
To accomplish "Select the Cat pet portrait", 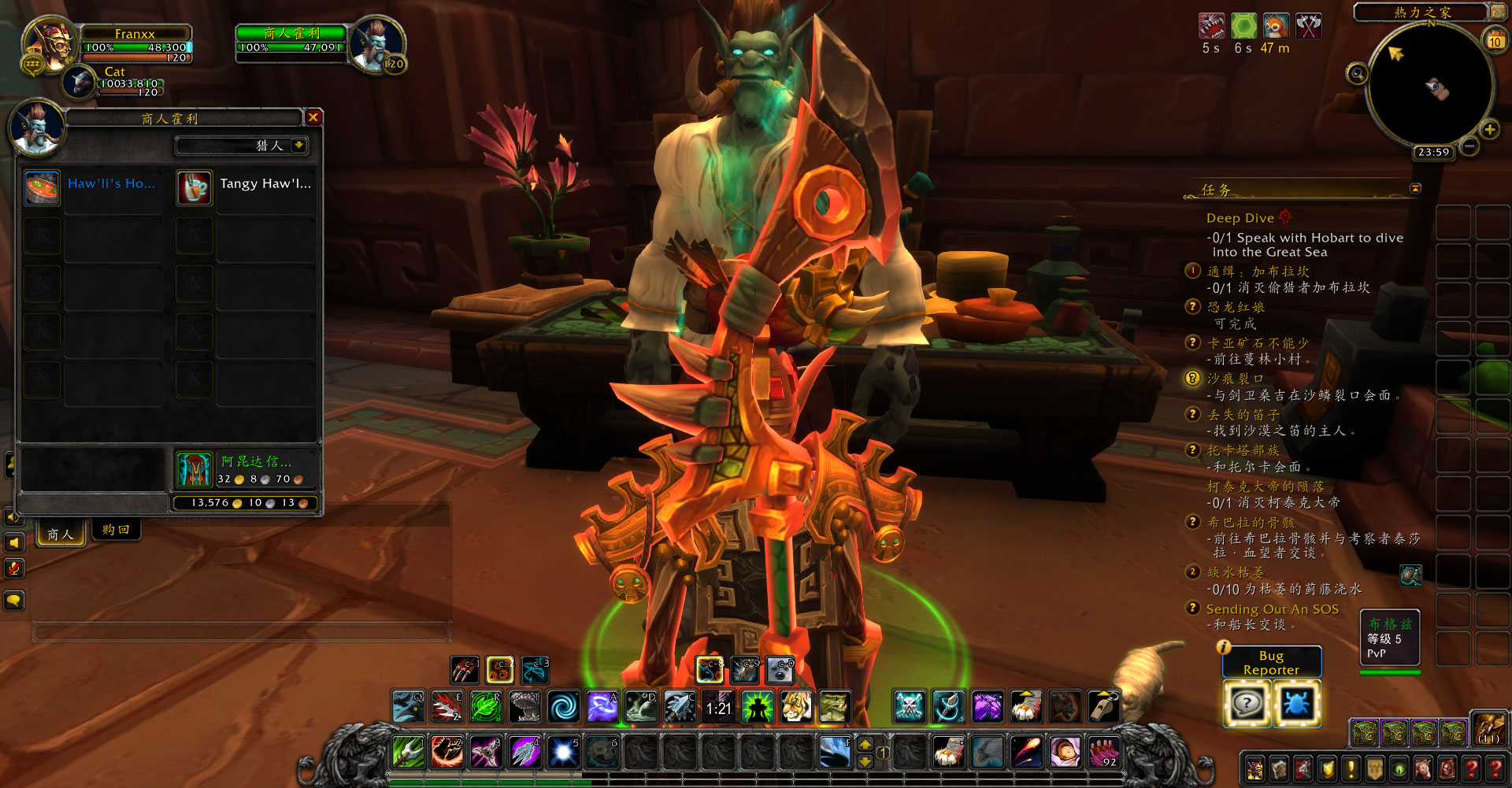I will coord(79,82).
